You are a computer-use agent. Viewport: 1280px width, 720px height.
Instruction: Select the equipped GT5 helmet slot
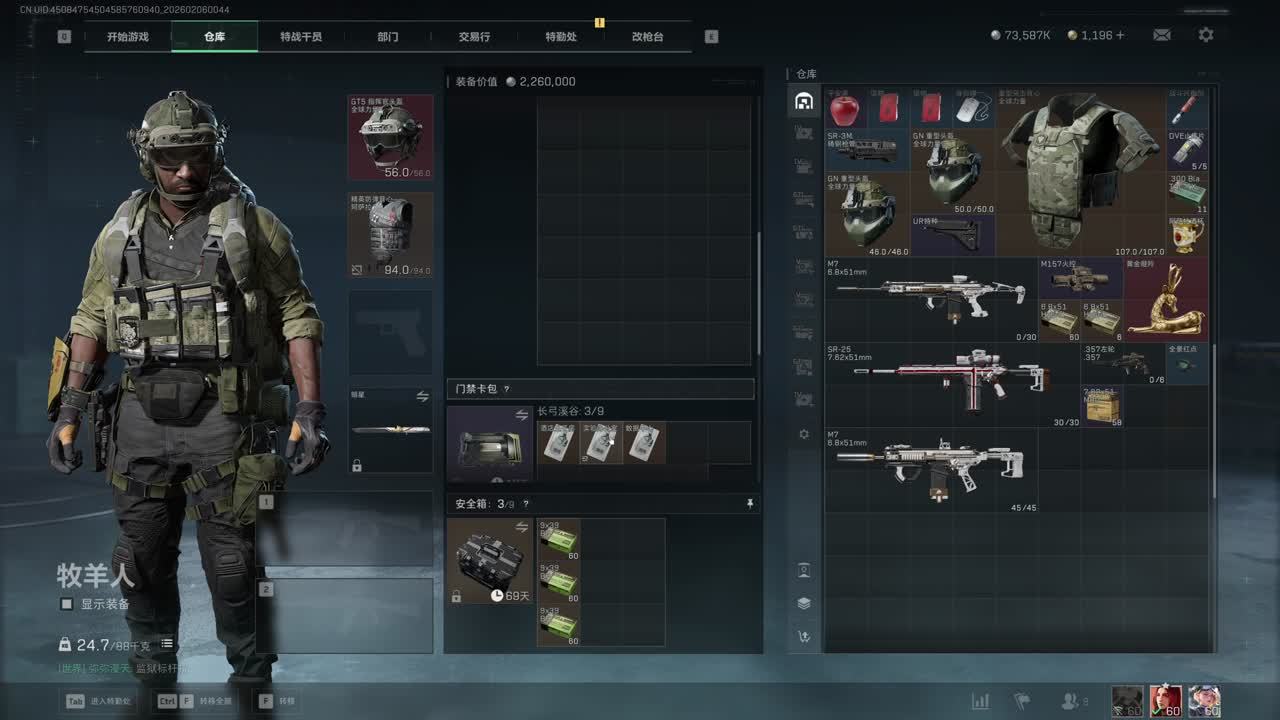pyautogui.click(x=390, y=137)
